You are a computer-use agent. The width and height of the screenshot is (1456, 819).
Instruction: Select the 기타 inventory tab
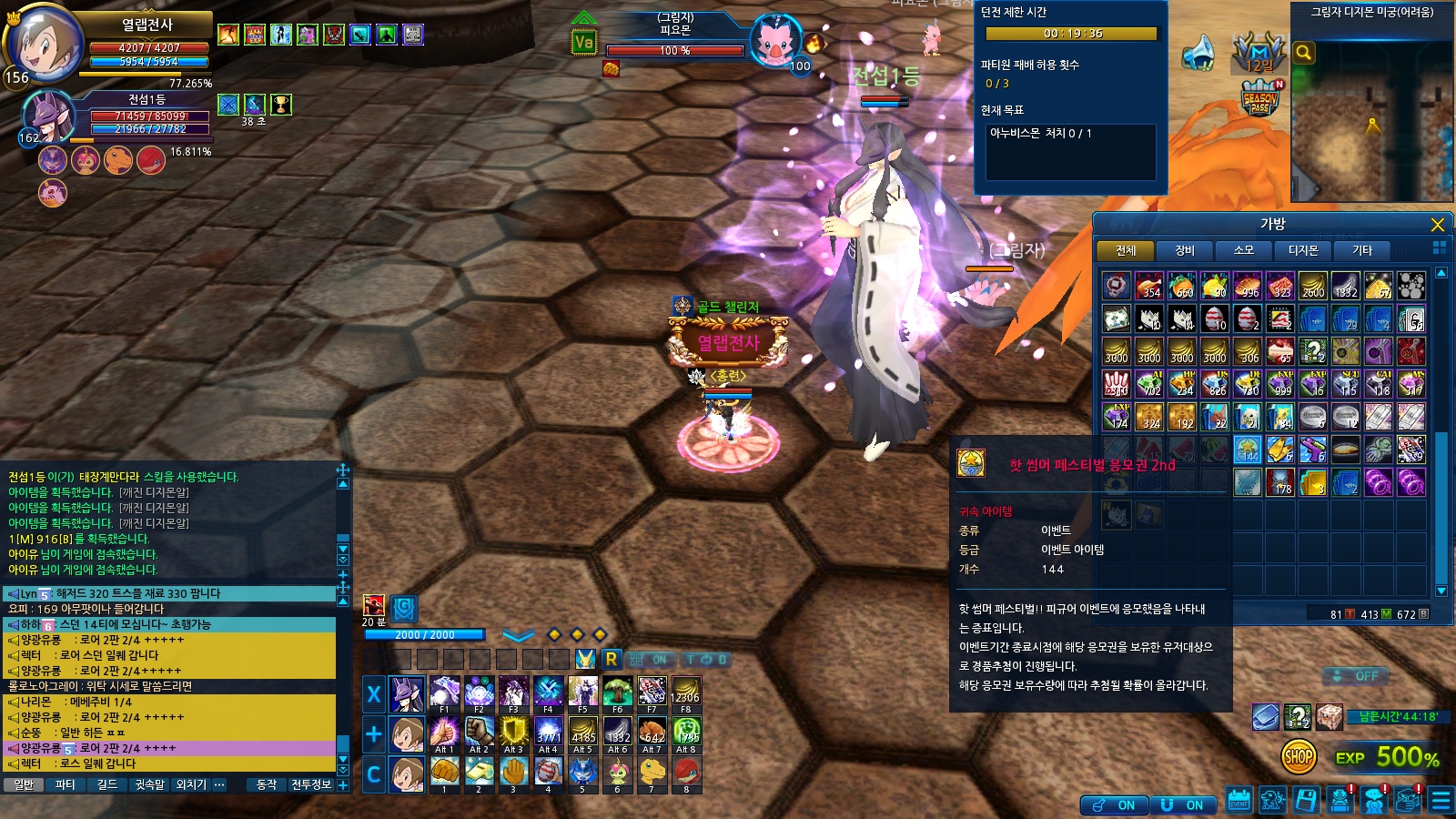pyautogui.click(x=1361, y=250)
